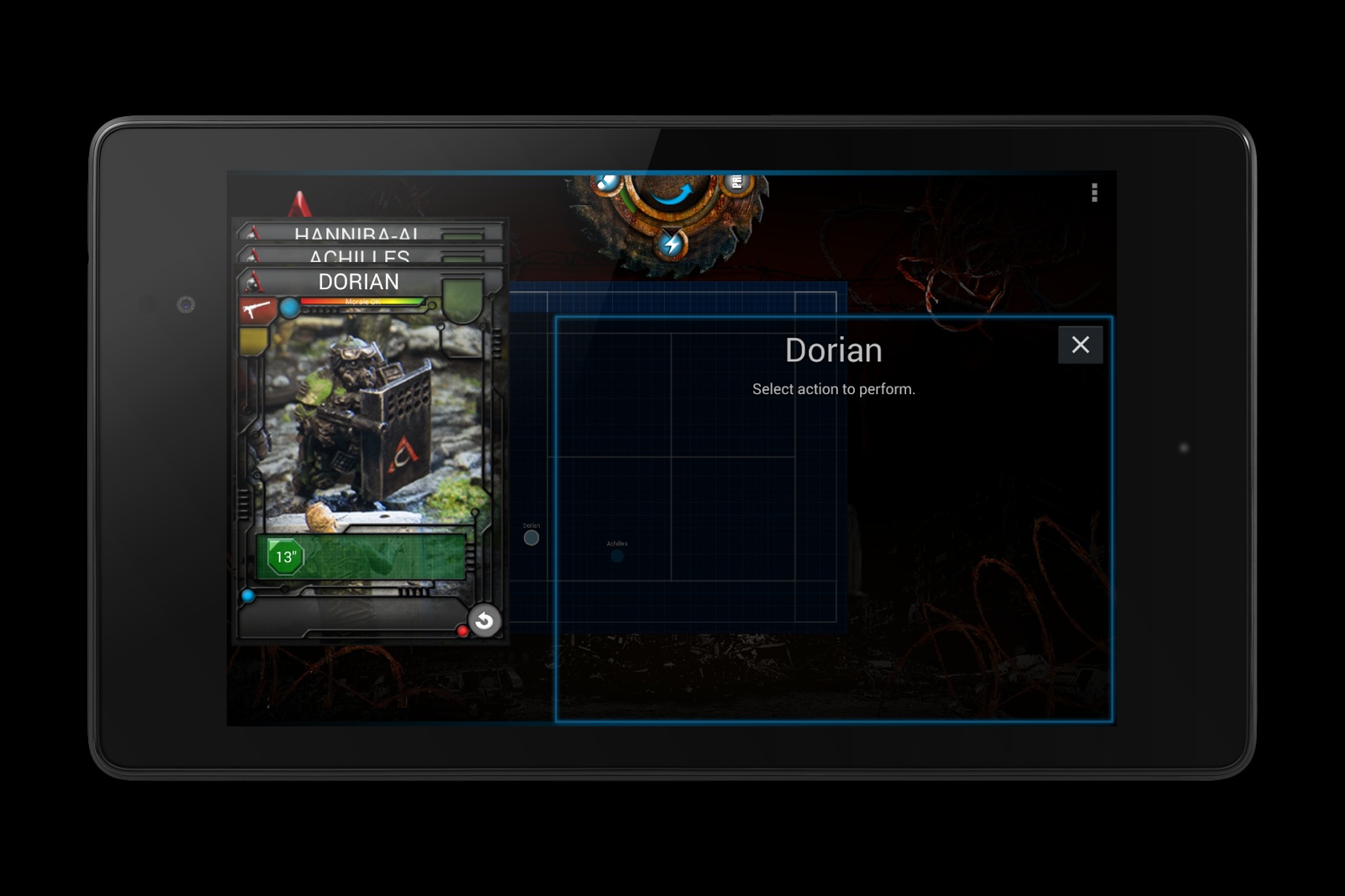Select the Achilles unit card
This screenshot has height=896, width=1345.
click(359, 255)
